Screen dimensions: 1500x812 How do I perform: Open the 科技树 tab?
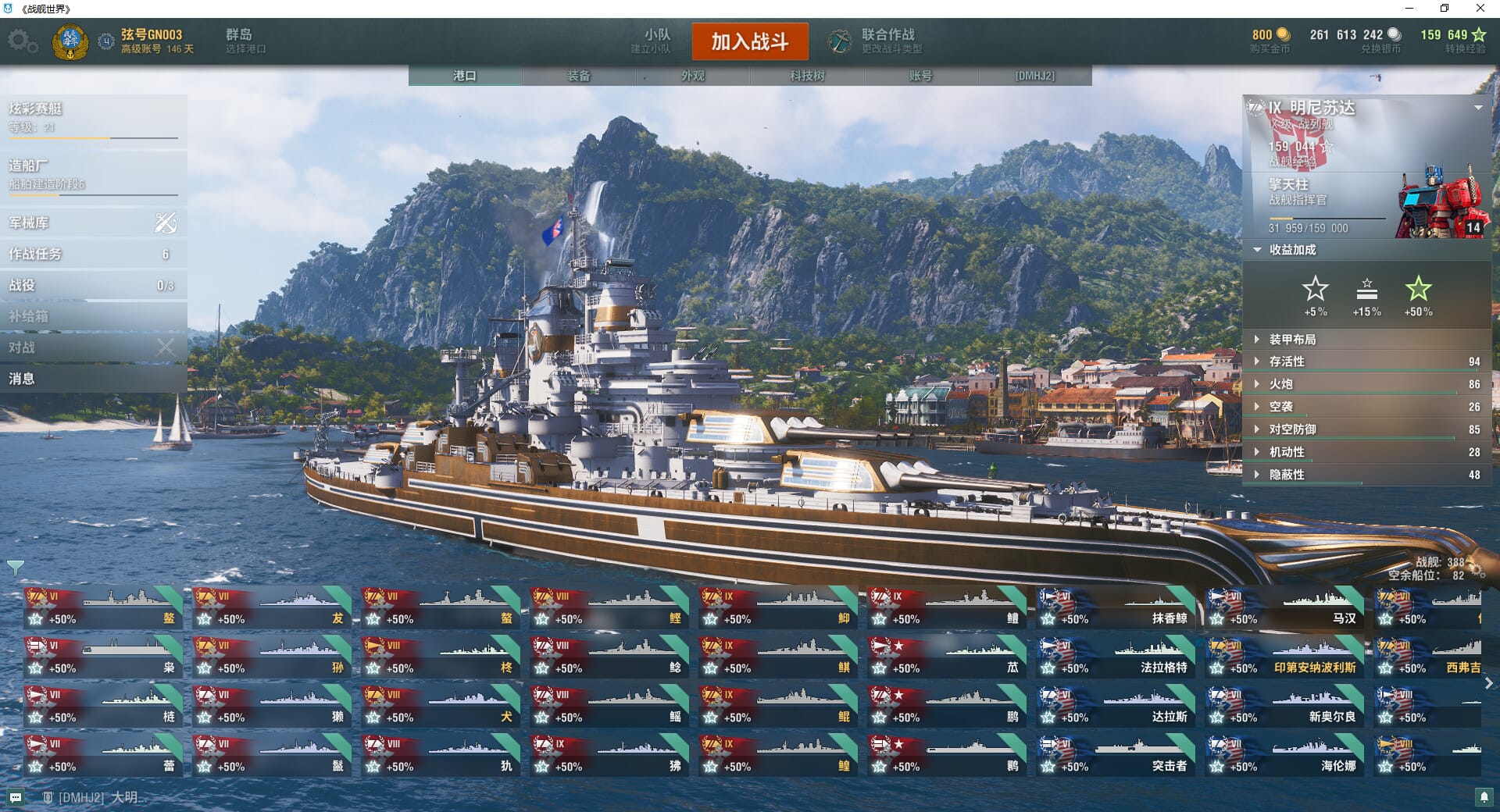(x=807, y=76)
